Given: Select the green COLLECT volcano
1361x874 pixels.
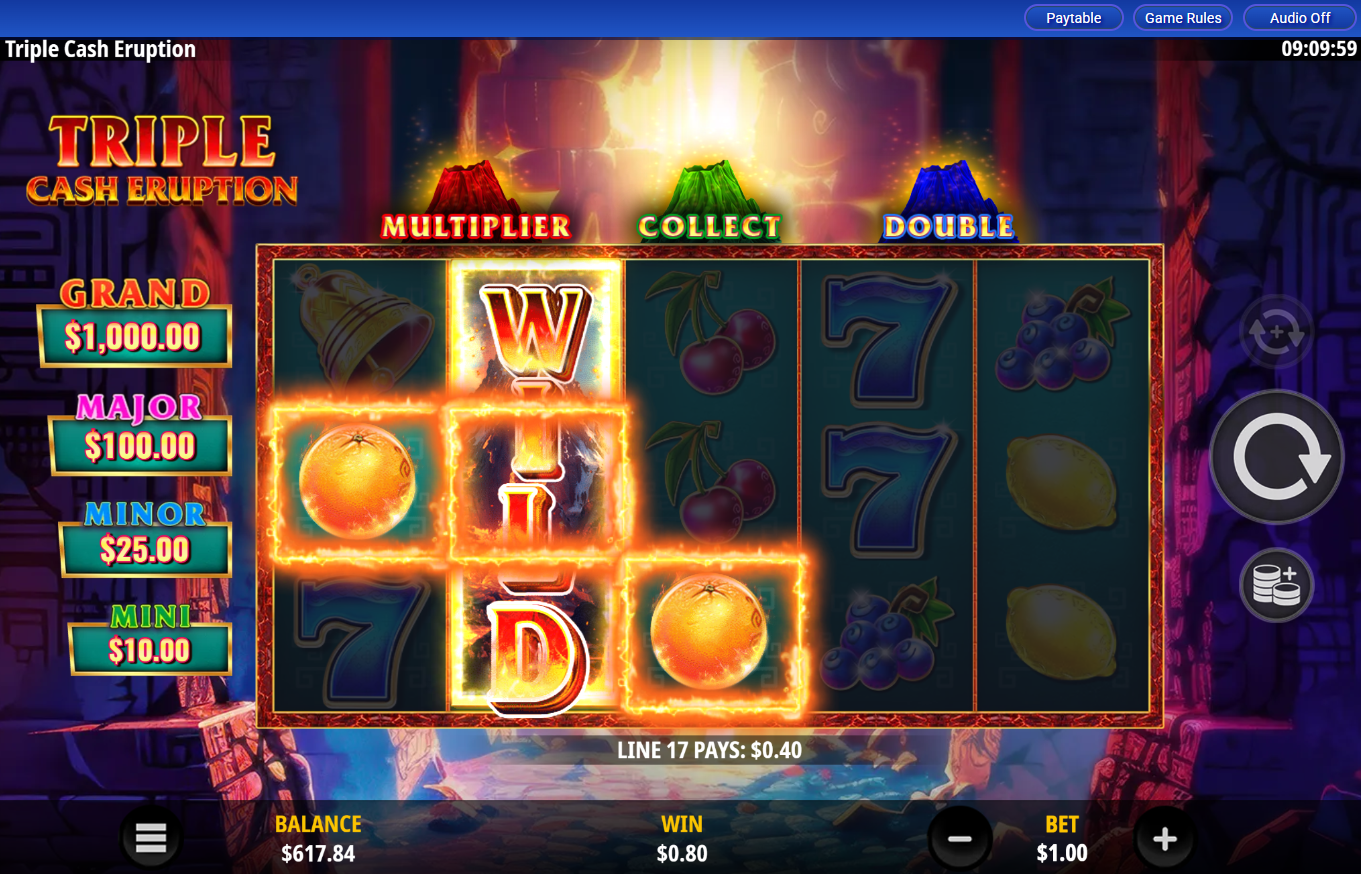Looking at the screenshot, I should [710, 190].
